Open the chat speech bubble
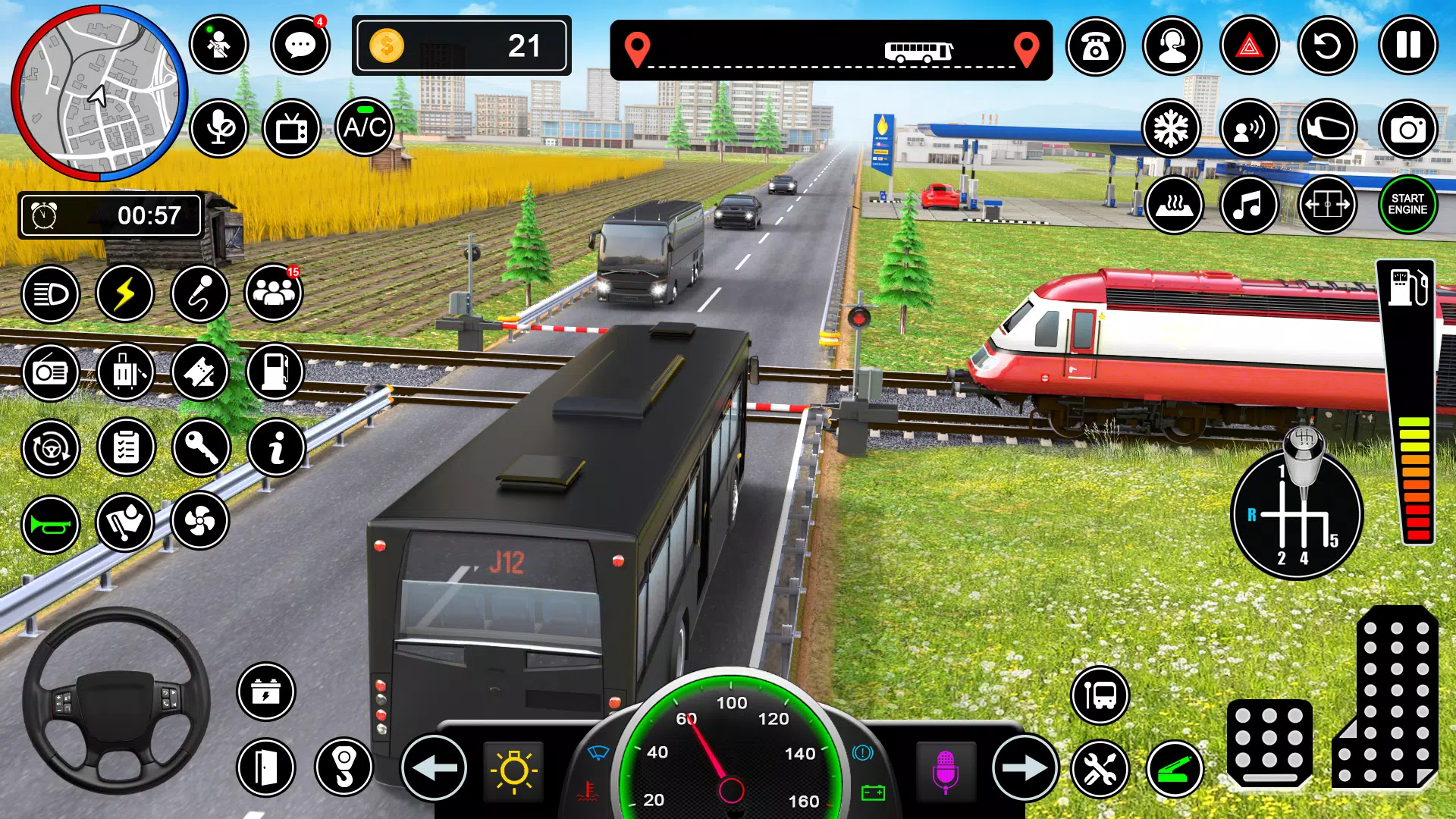Image resolution: width=1456 pixels, height=819 pixels. 300,45
